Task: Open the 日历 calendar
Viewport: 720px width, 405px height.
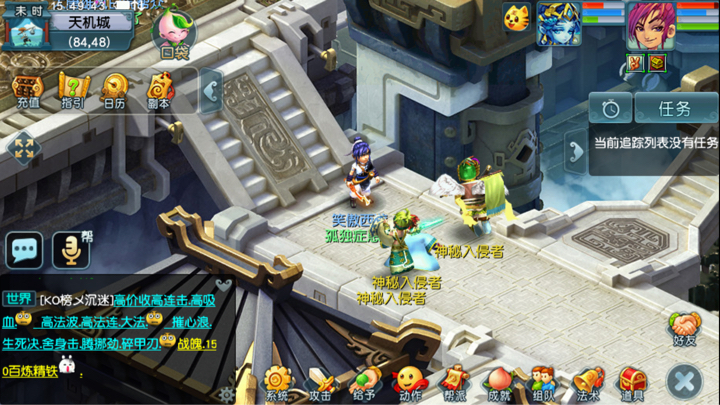Action: [x=115, y=89]
